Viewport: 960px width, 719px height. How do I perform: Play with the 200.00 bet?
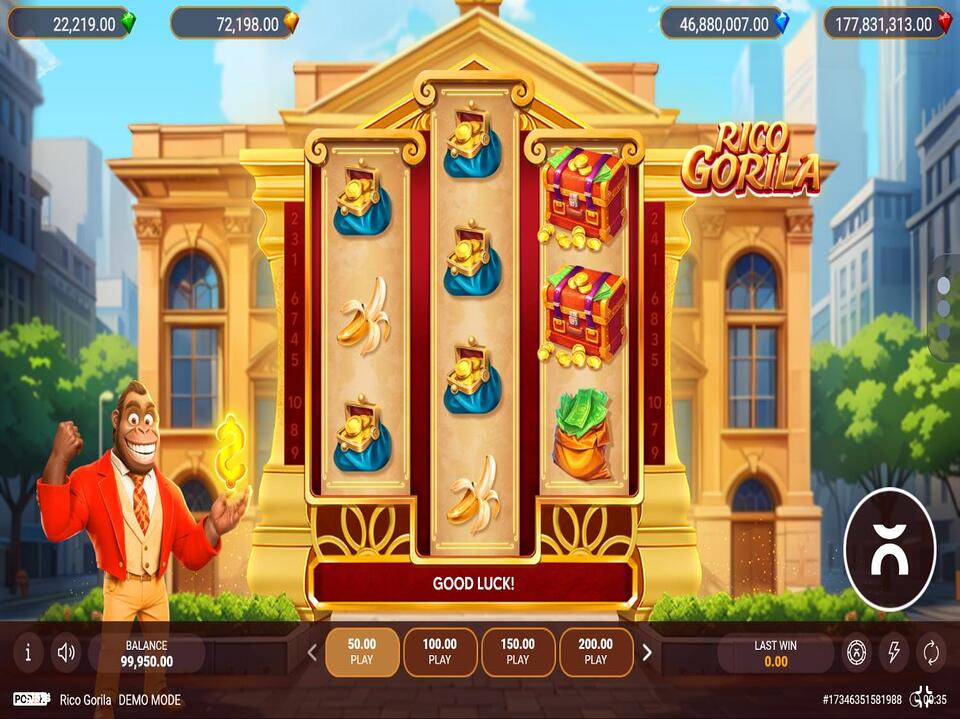(x=596, y=652)
